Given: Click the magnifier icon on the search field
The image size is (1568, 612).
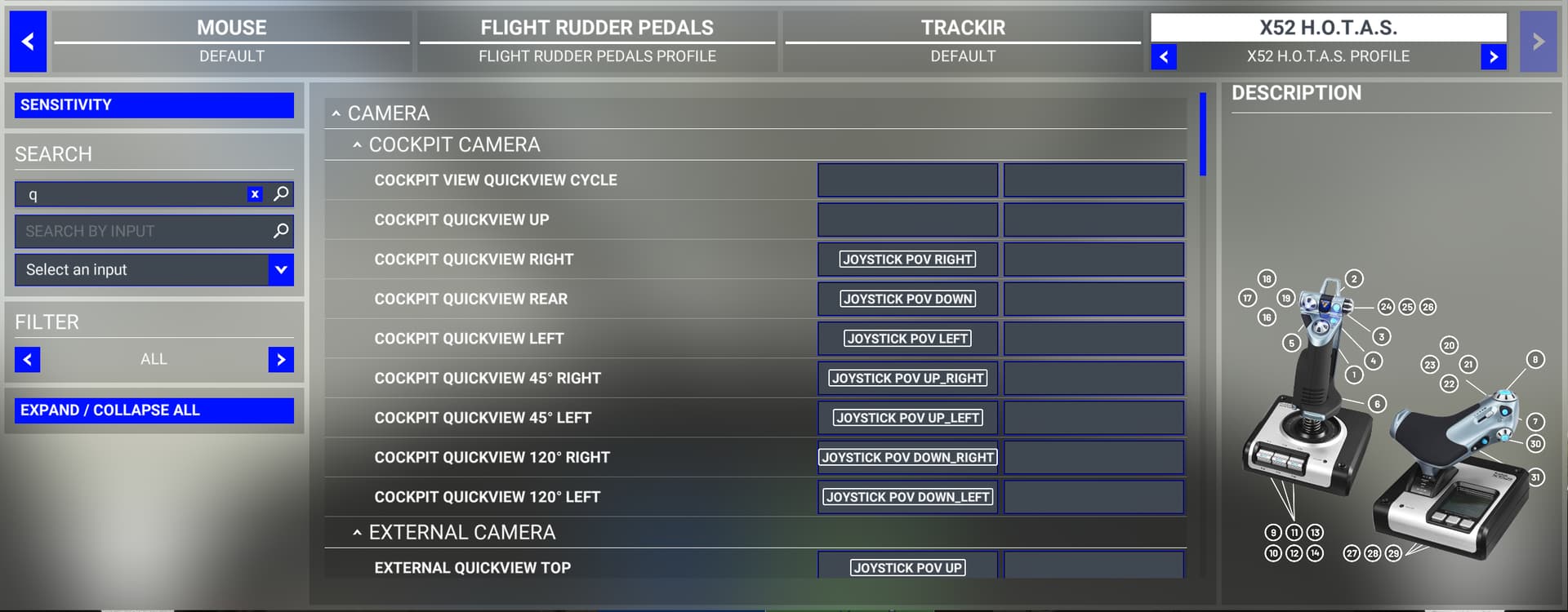Looking at the screenshot, I should [x=281, y=194].
